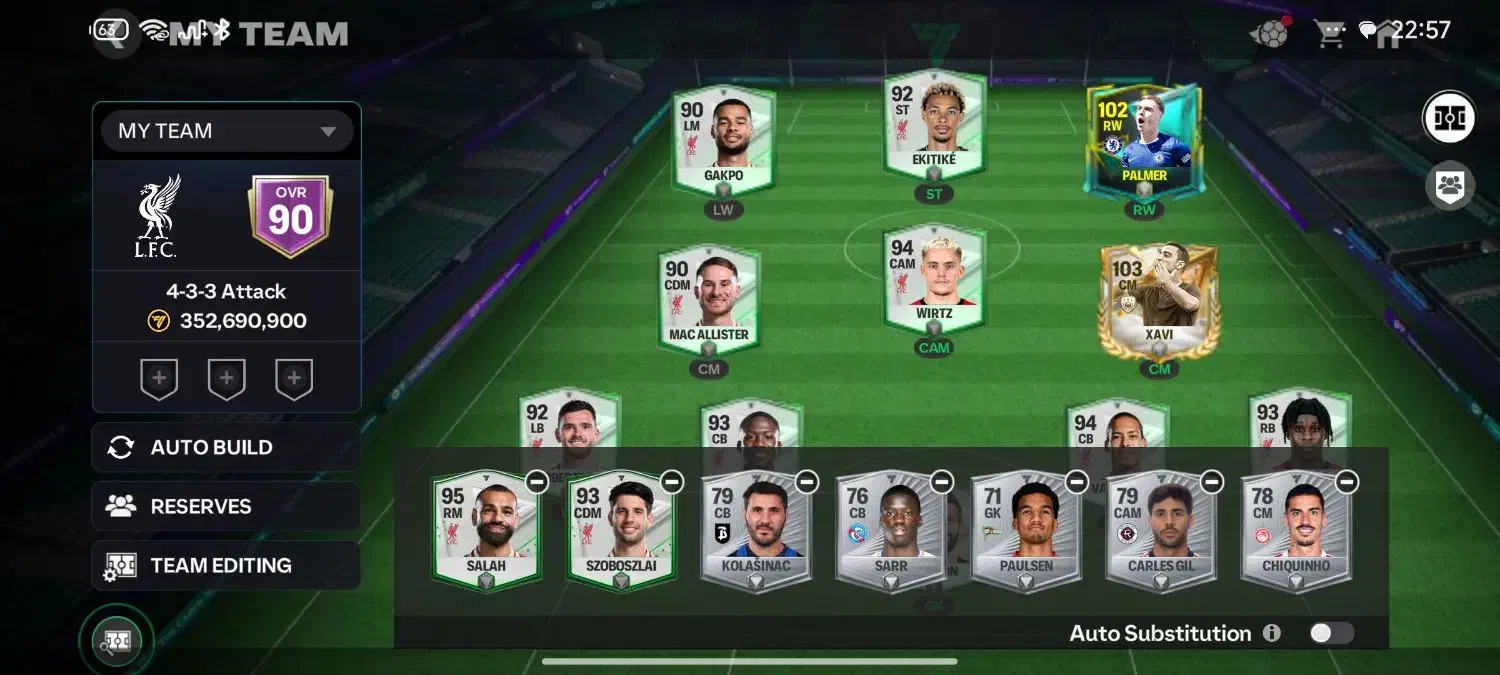Remove Chiquinho from the bench

coord(1347,482)
